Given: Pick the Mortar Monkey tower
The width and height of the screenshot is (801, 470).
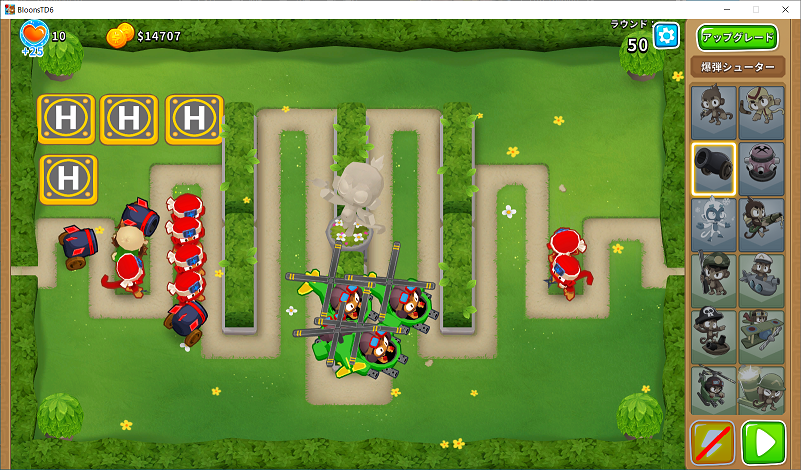Looking at the screenshot, I should (x=761, y=390).
